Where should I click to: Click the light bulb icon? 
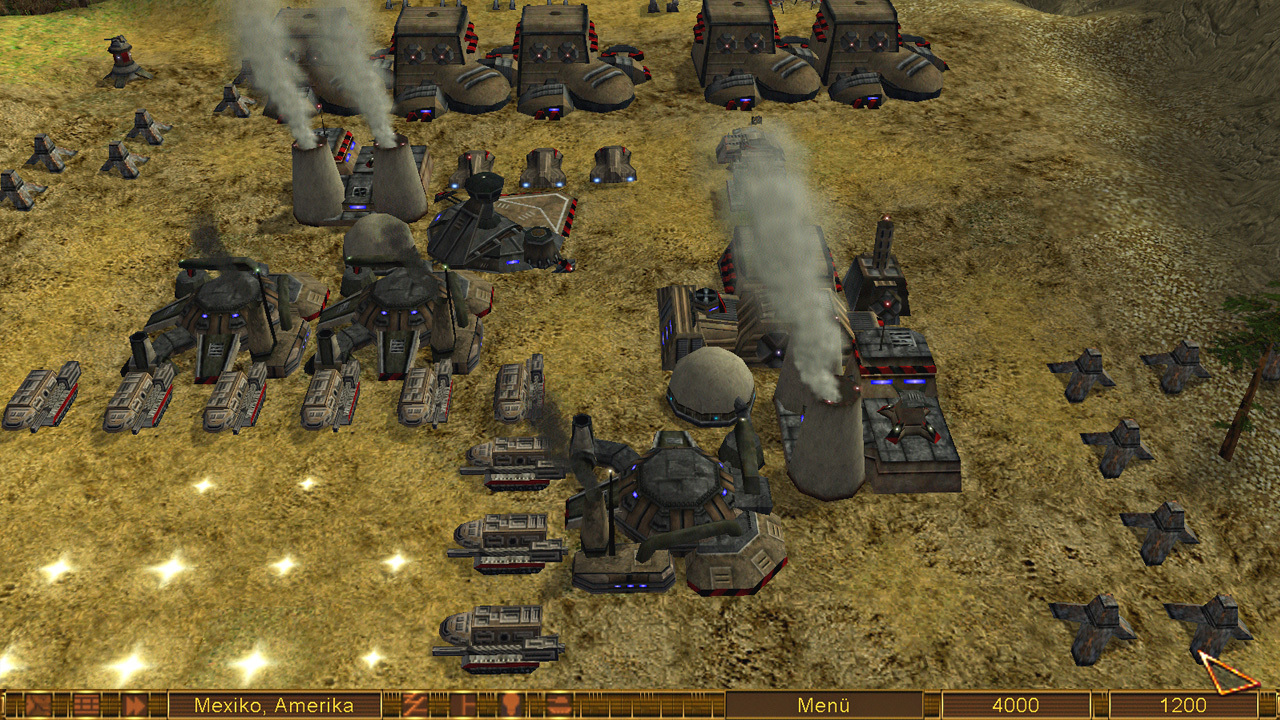509,705
